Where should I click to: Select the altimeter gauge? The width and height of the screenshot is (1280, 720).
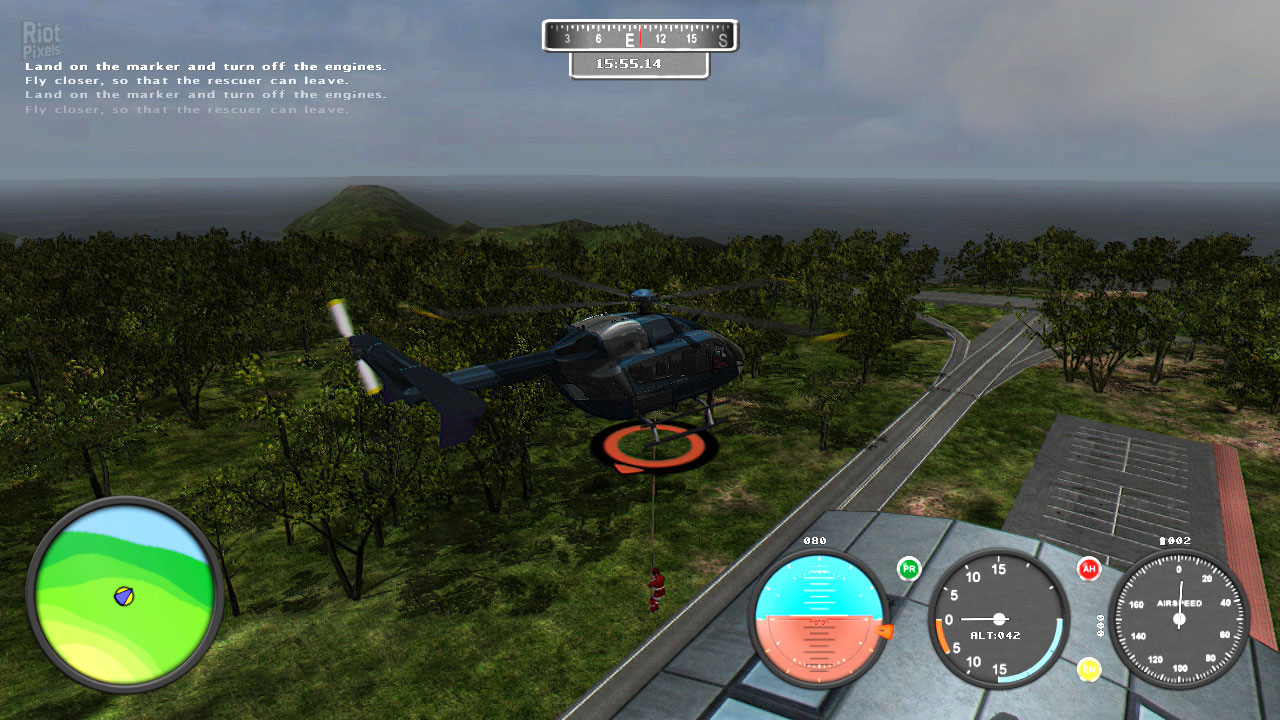(x=998, y=618)
